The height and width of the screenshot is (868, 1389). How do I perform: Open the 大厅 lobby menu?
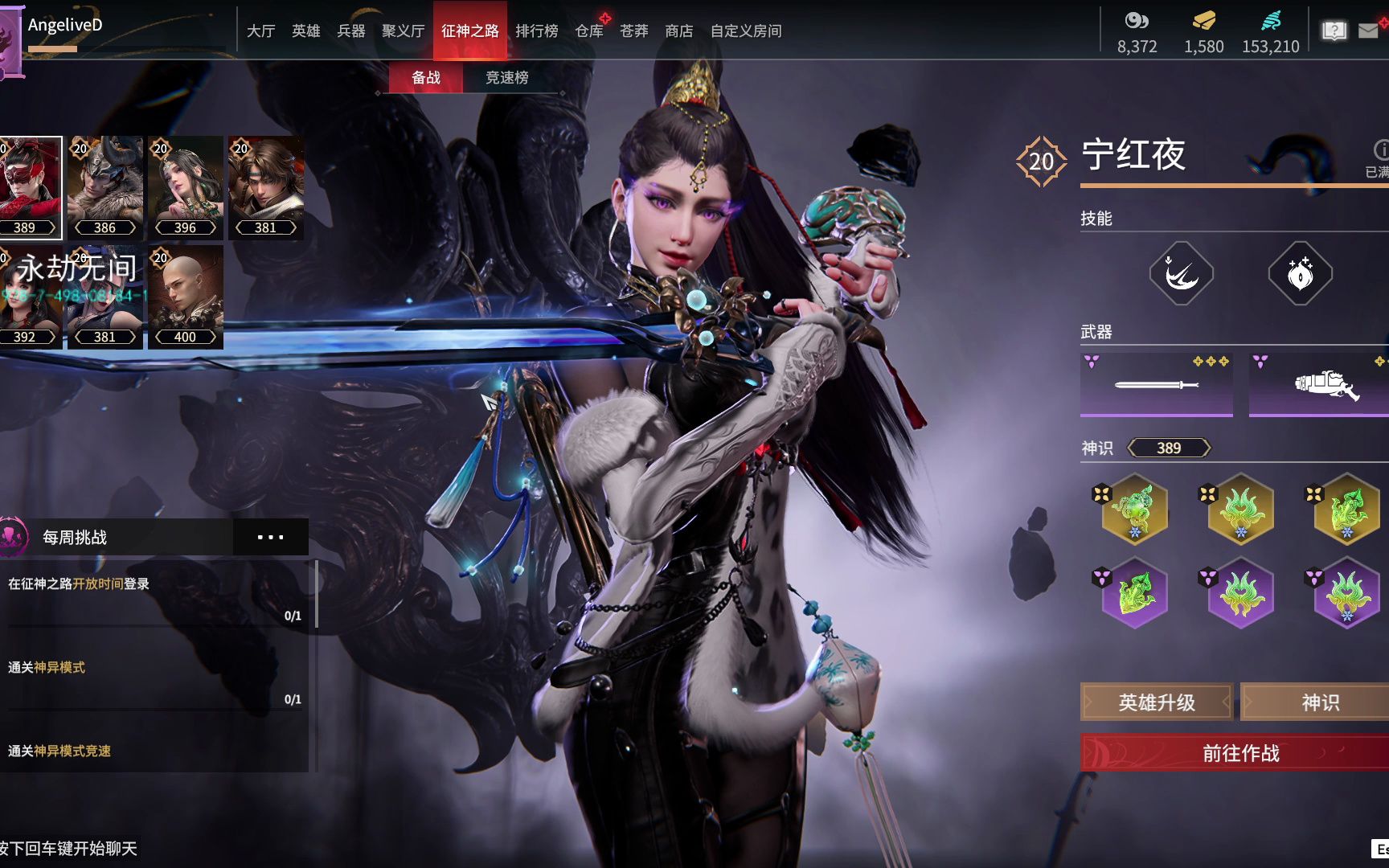coord(260,31)
